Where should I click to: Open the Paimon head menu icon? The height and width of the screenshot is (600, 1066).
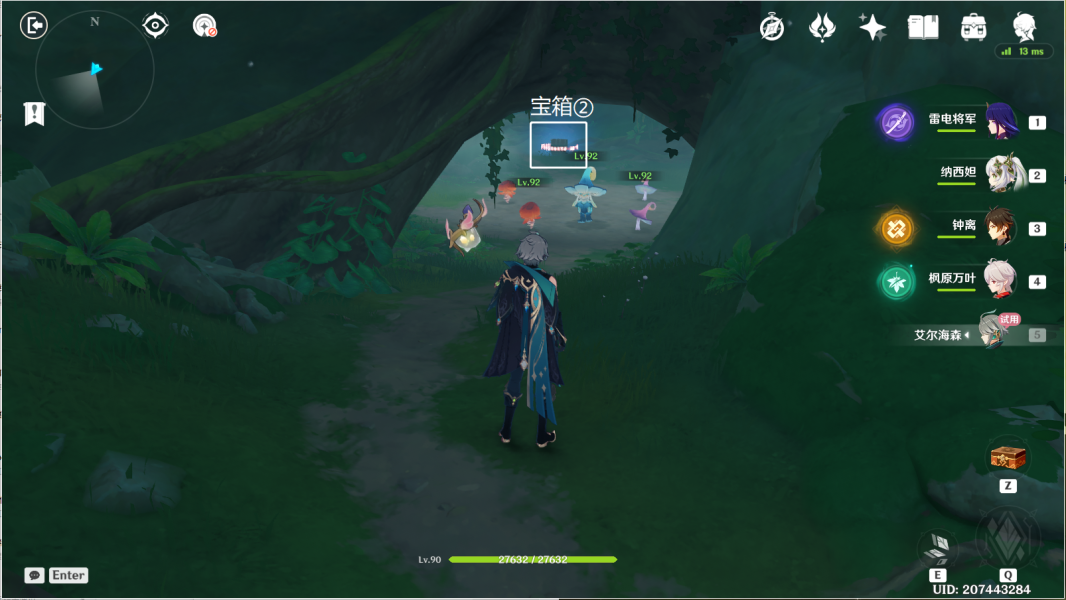click(x=1024, y=26)
